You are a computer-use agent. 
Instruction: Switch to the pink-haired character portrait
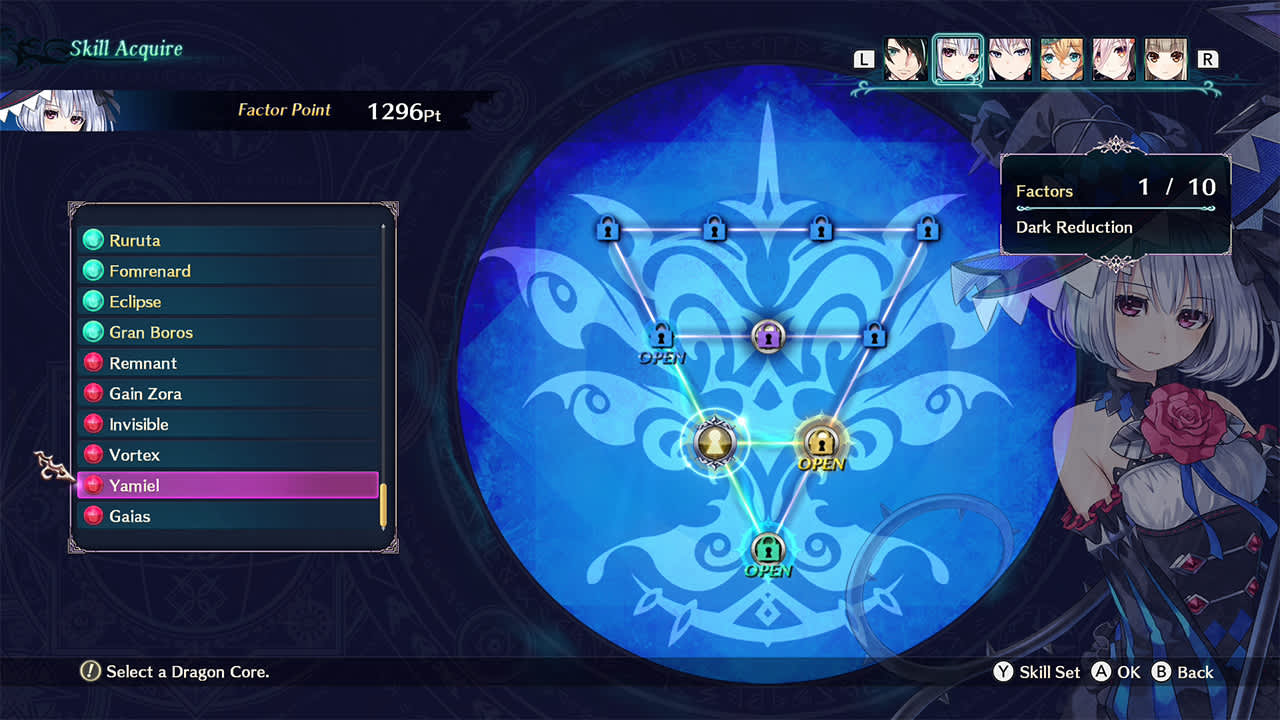[1112, 60]
